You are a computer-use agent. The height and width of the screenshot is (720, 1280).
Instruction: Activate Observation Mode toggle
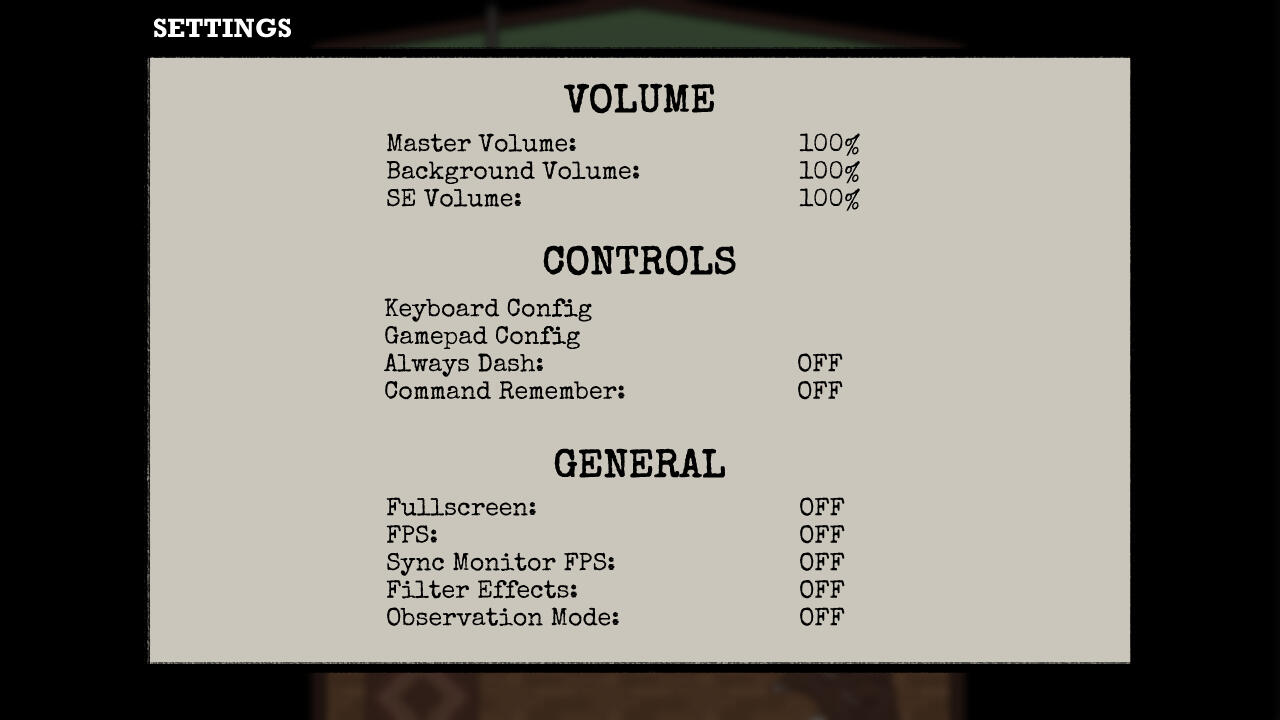503,618
